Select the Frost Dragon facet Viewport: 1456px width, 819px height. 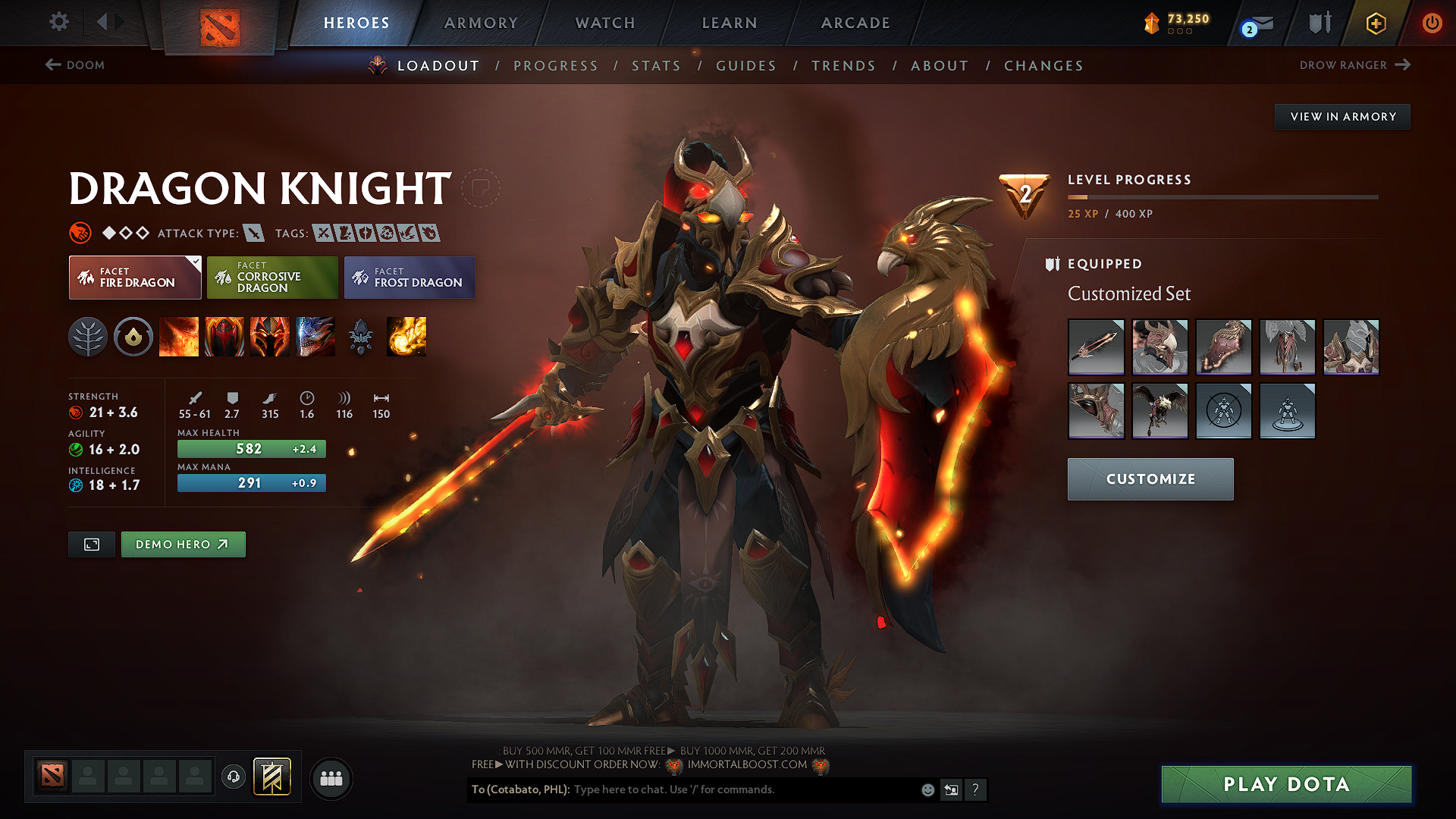tap(409, 277)
